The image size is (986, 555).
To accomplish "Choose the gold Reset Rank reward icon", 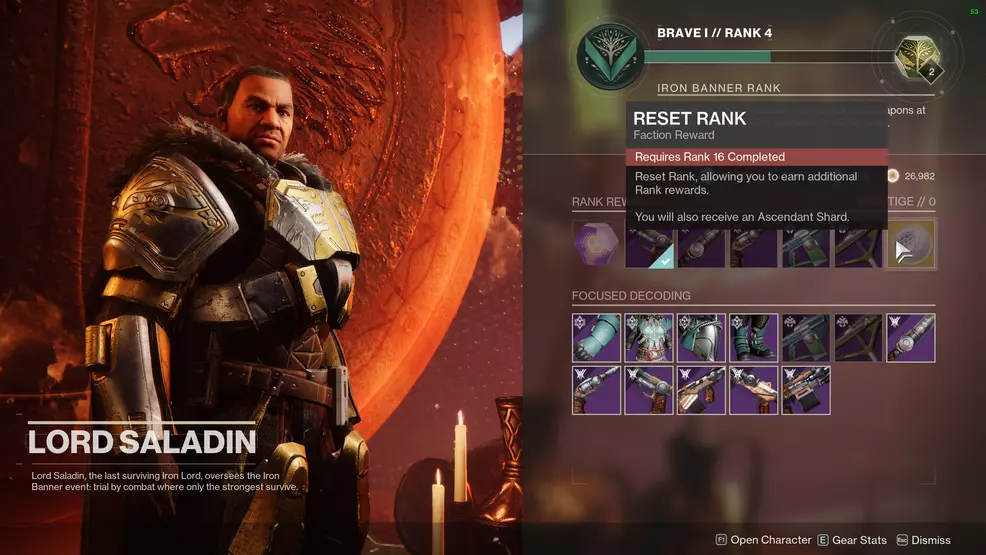I will tap(911, 245).
